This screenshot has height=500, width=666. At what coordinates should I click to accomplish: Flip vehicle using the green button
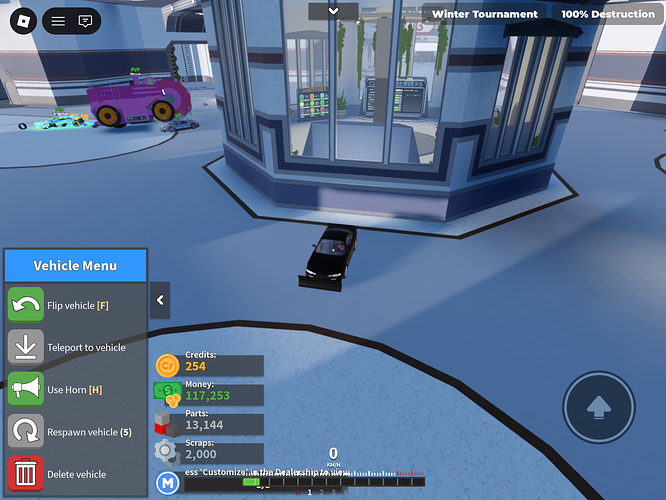(26, 305)
